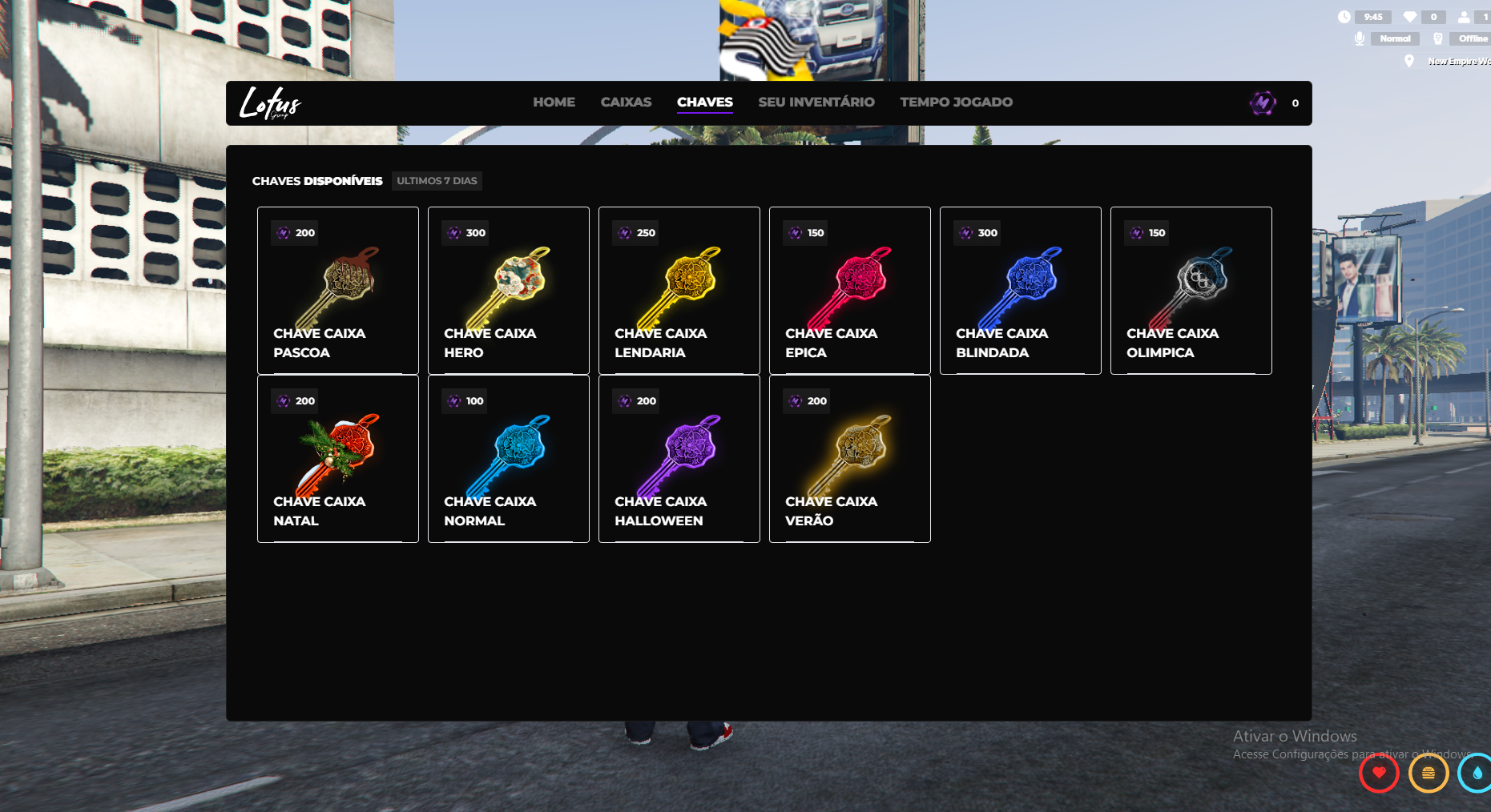Toggle the Ultimos 7 Dias filter
The width and height of the screenshot is (1491, 812).
pos(437,181)
